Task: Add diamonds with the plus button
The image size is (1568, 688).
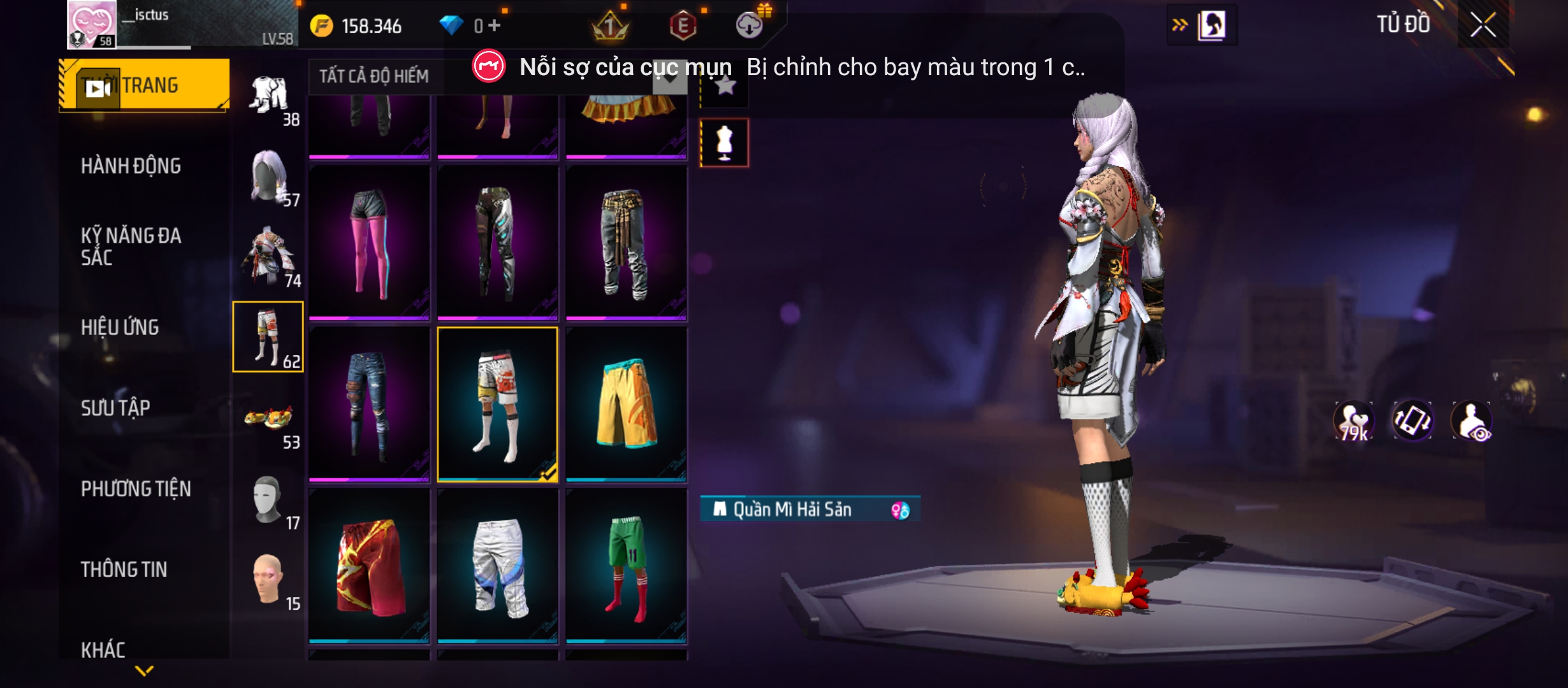Action: click(x=495, y=25)
